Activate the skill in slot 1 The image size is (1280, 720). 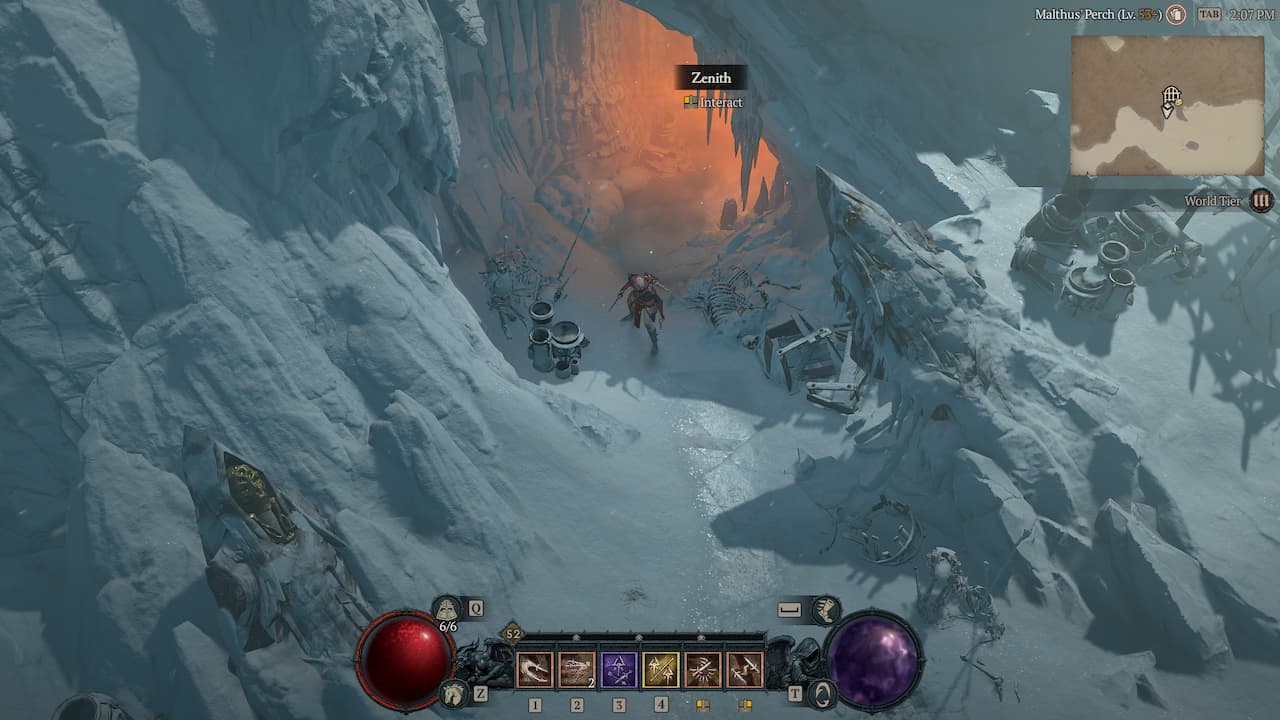537,668
